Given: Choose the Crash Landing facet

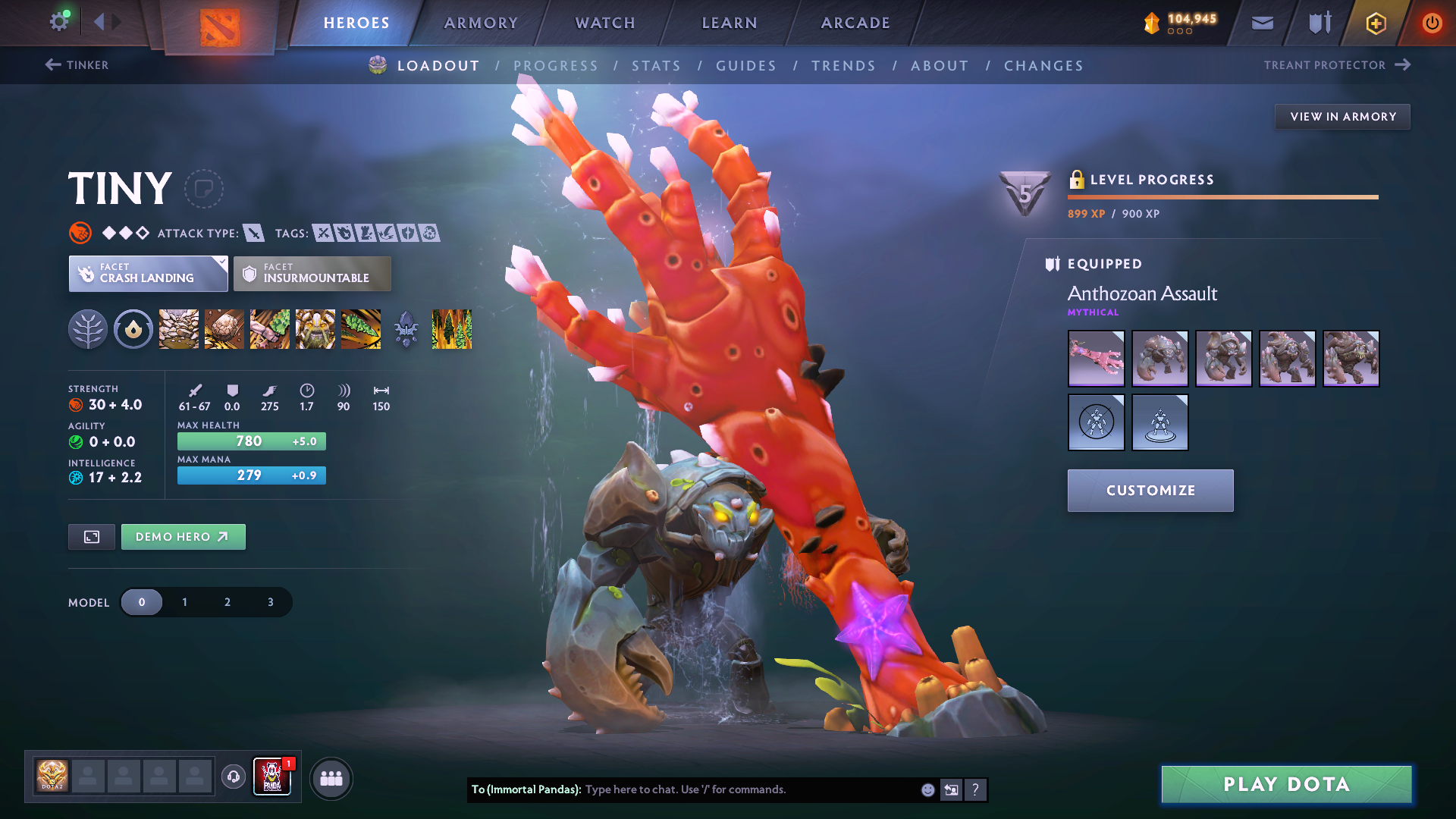Looking at the screenshot, I should tap(148, 274).
